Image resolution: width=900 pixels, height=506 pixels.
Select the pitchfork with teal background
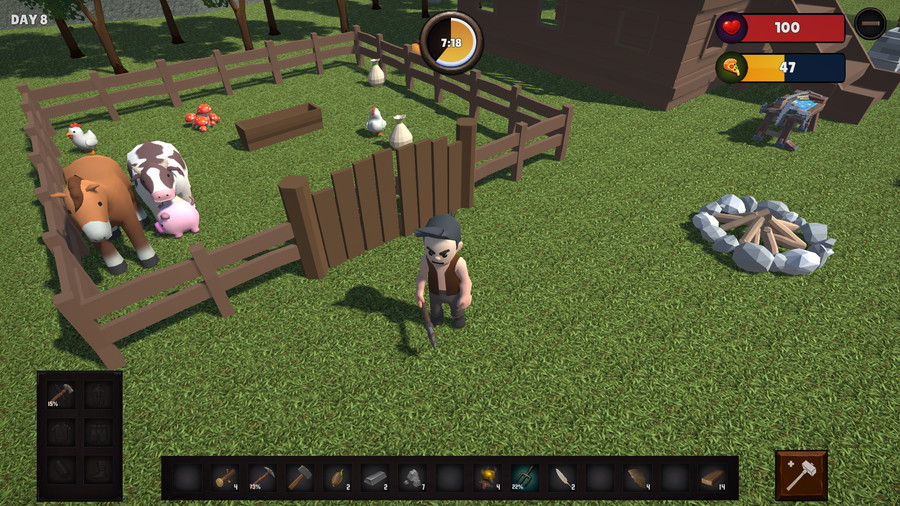tap(525, 477)
